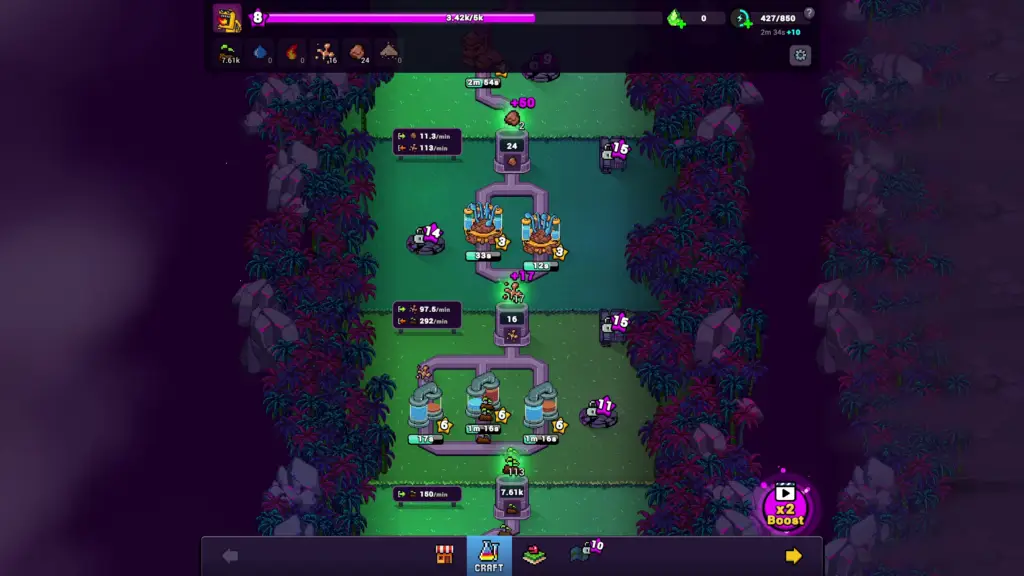Select the brown ore resource showing 24
Viewport: 1024px width, 576px height.
pyautogui.click(x=357, y=52)
